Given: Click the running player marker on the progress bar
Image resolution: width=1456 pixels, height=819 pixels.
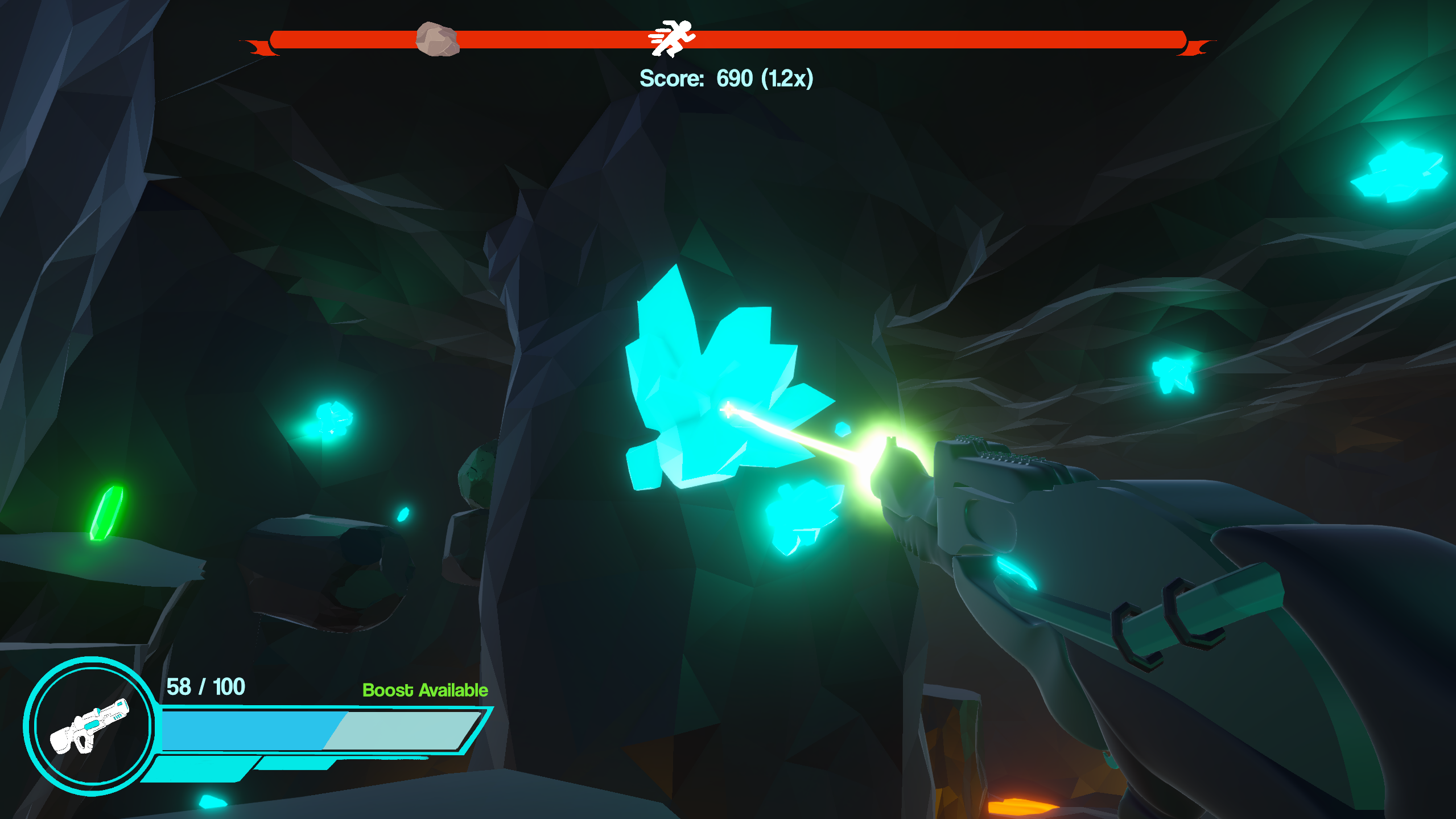Looking at the screenshot, I should click(672, 38).
